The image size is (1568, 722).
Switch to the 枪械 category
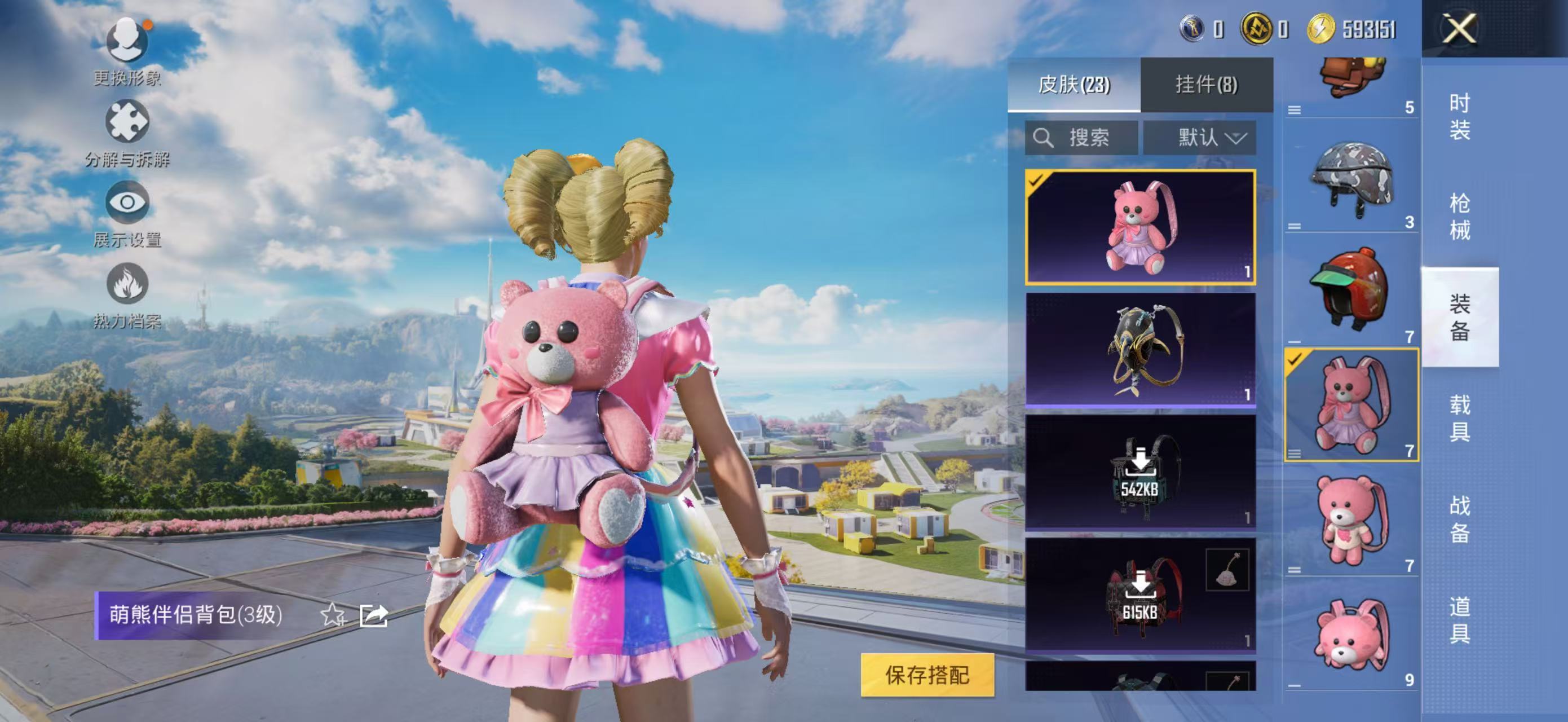click(x=1459, y=217)
